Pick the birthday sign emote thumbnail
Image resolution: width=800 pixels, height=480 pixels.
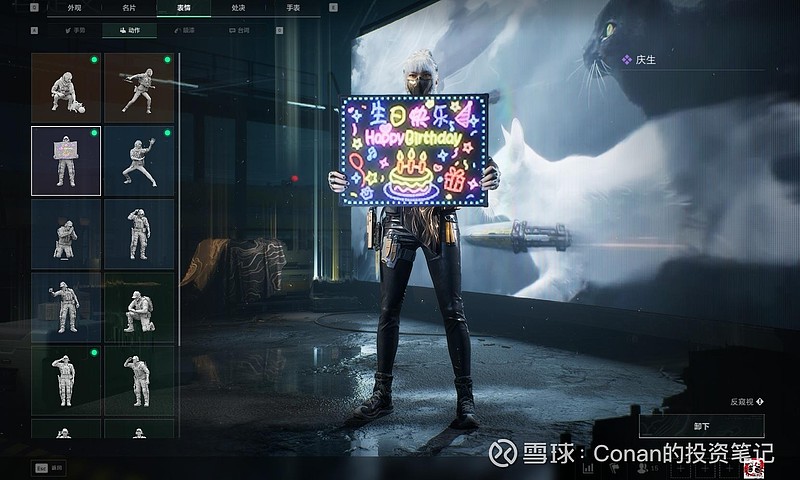click(x=66, y=160)
